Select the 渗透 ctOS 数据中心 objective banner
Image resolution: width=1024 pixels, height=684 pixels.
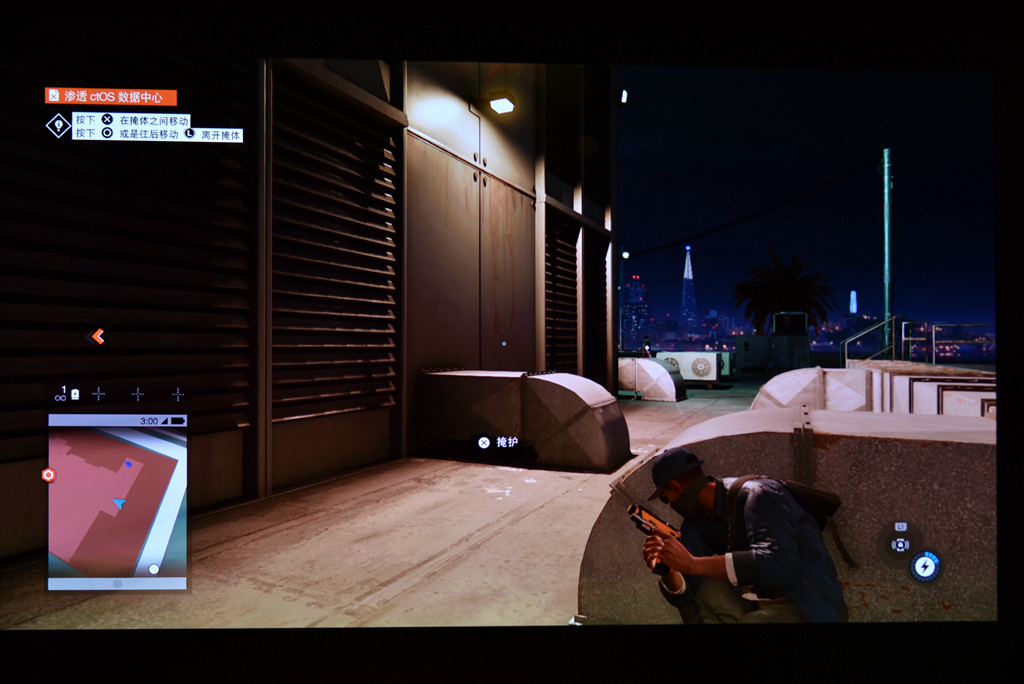(110, 96)
